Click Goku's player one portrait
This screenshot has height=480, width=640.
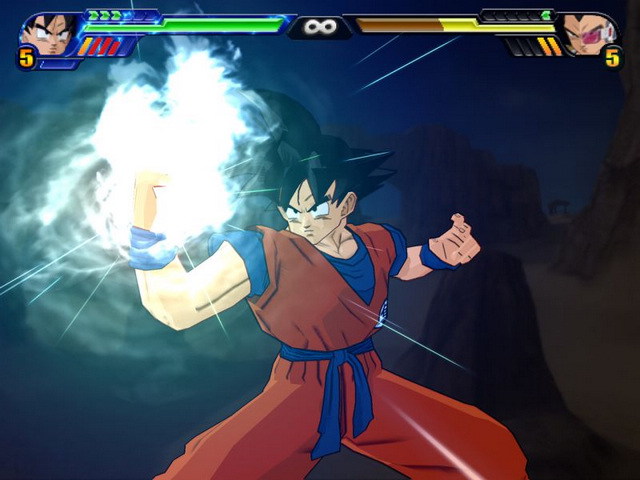(49, 34)
